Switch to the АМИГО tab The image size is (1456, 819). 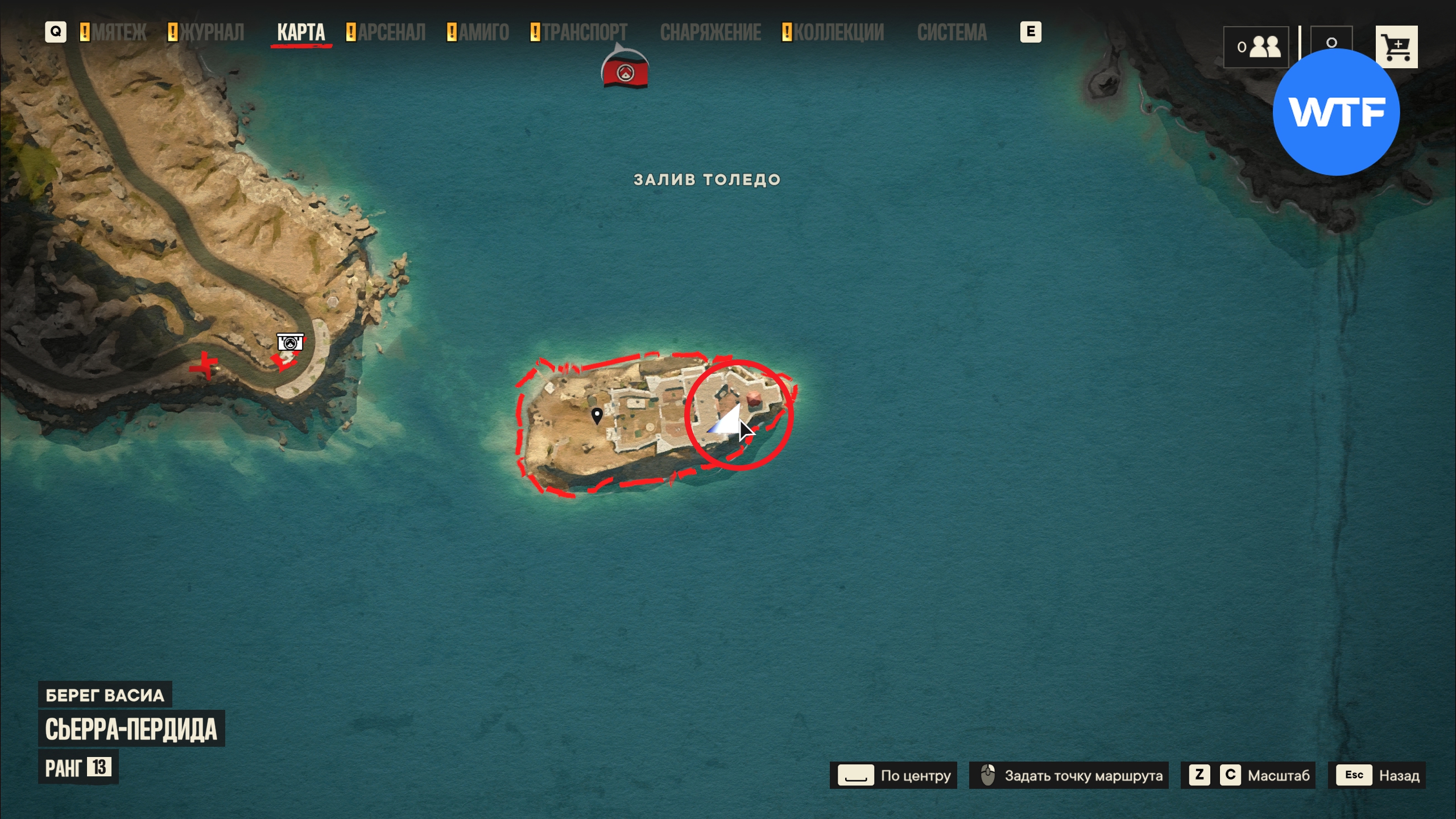pos(483,32)
